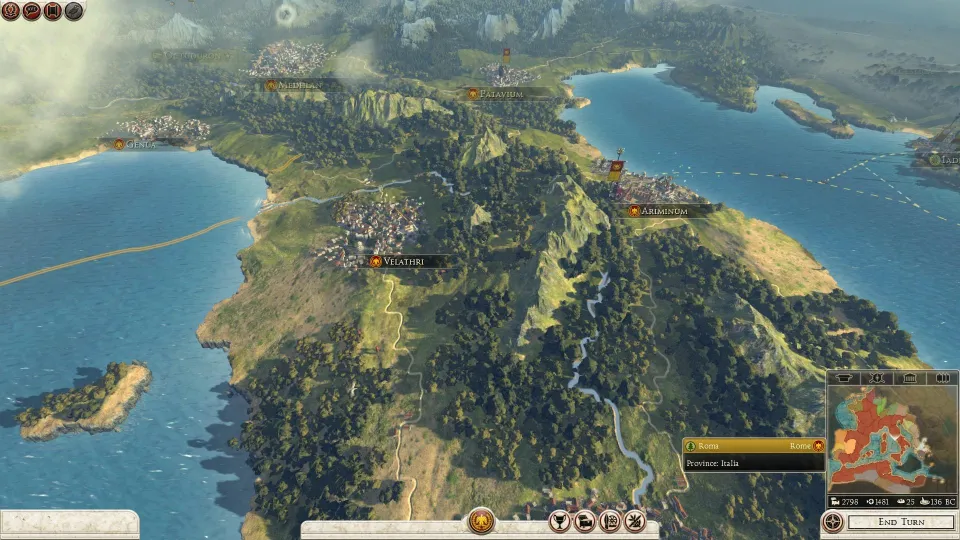Click the compass button beside End Turn

[832, 522]
